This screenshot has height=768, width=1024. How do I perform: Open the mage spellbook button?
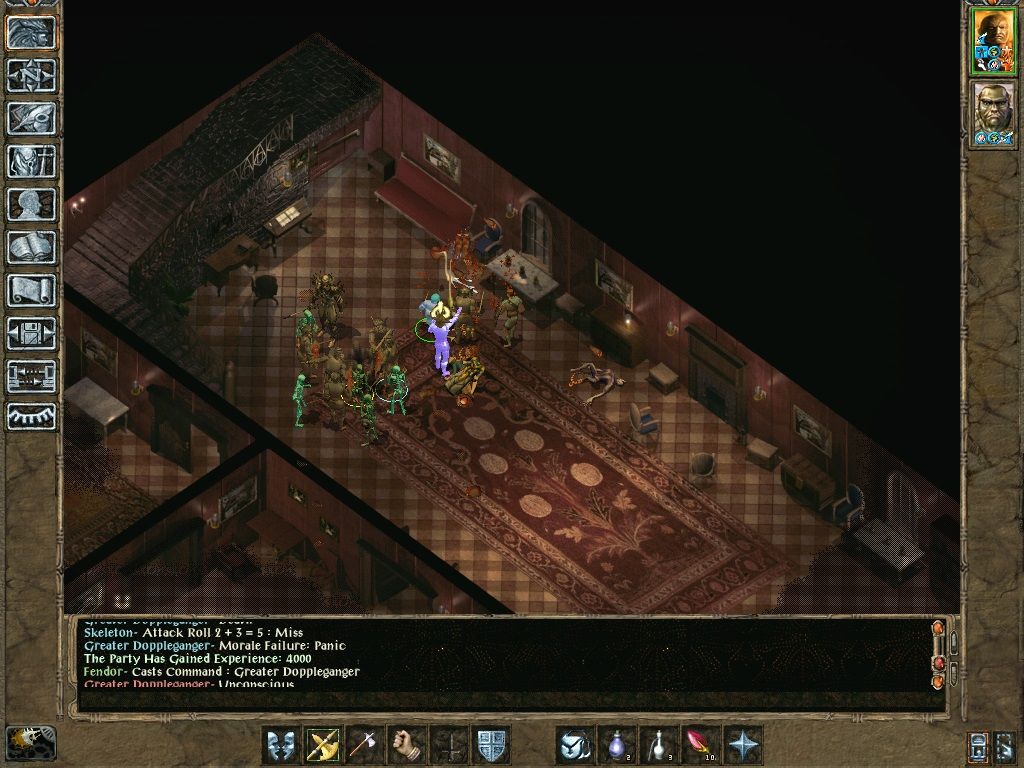32,247
